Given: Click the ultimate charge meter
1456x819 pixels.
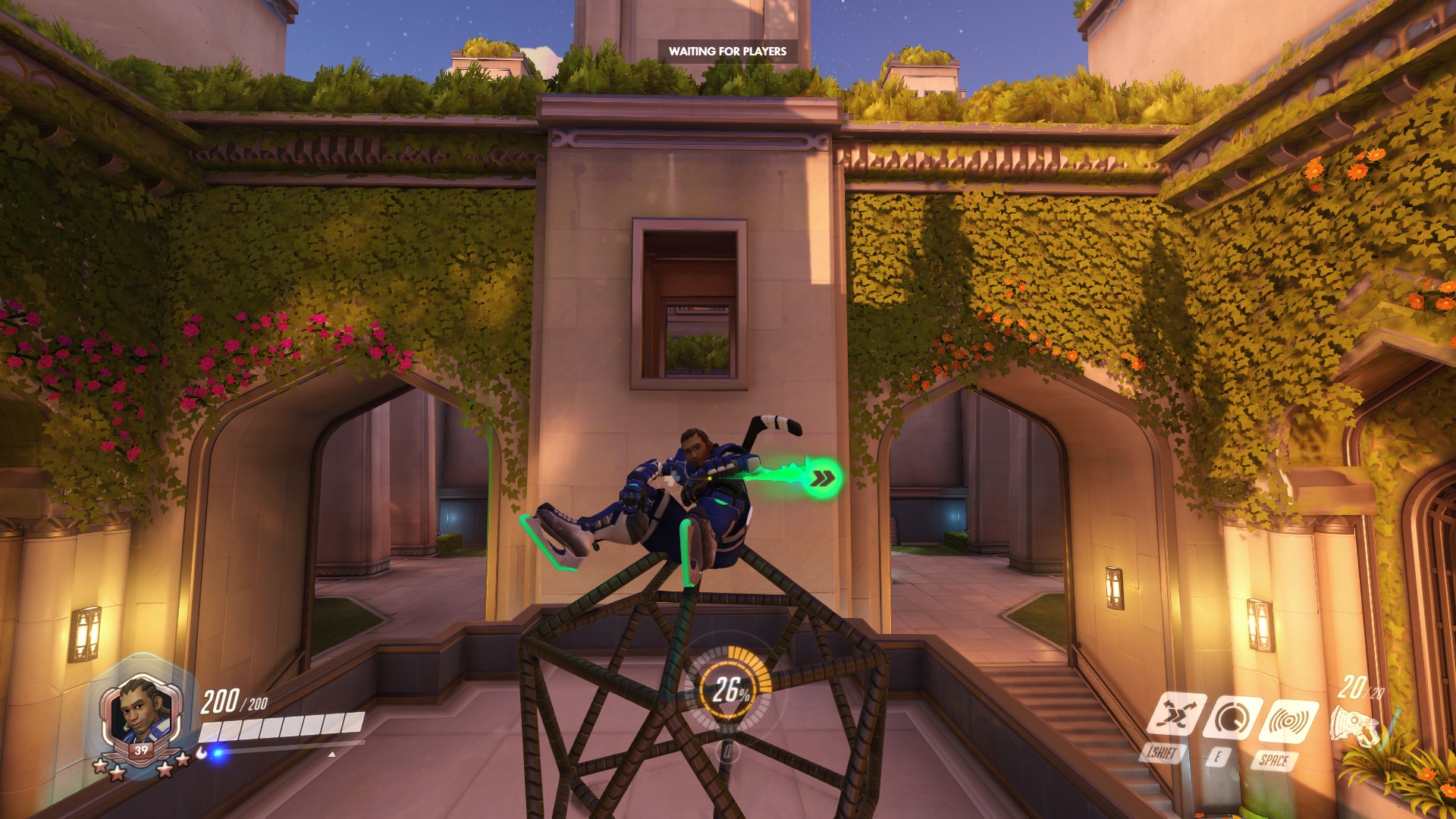Looking at the screenshot, I should tap(729, 689).
